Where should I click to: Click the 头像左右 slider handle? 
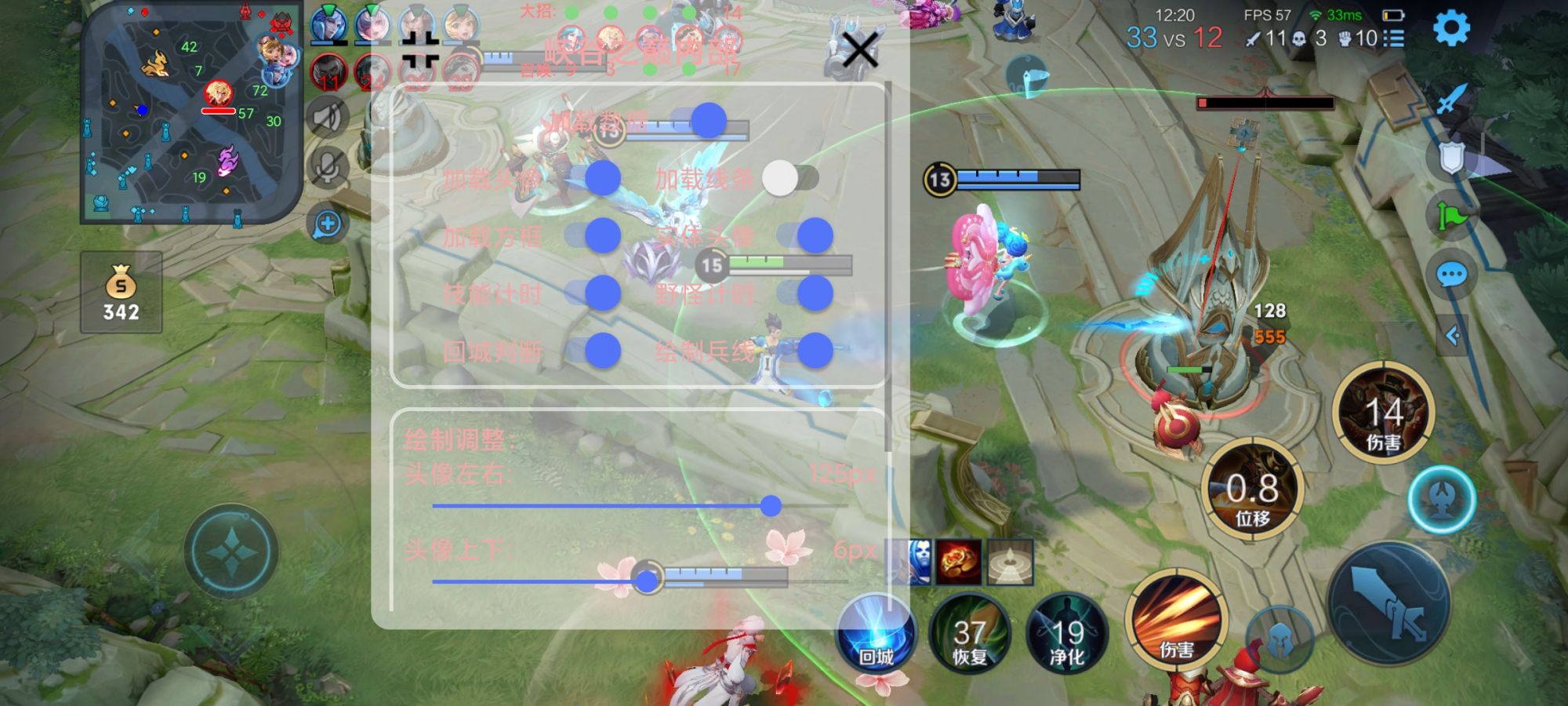coord(773,508)
